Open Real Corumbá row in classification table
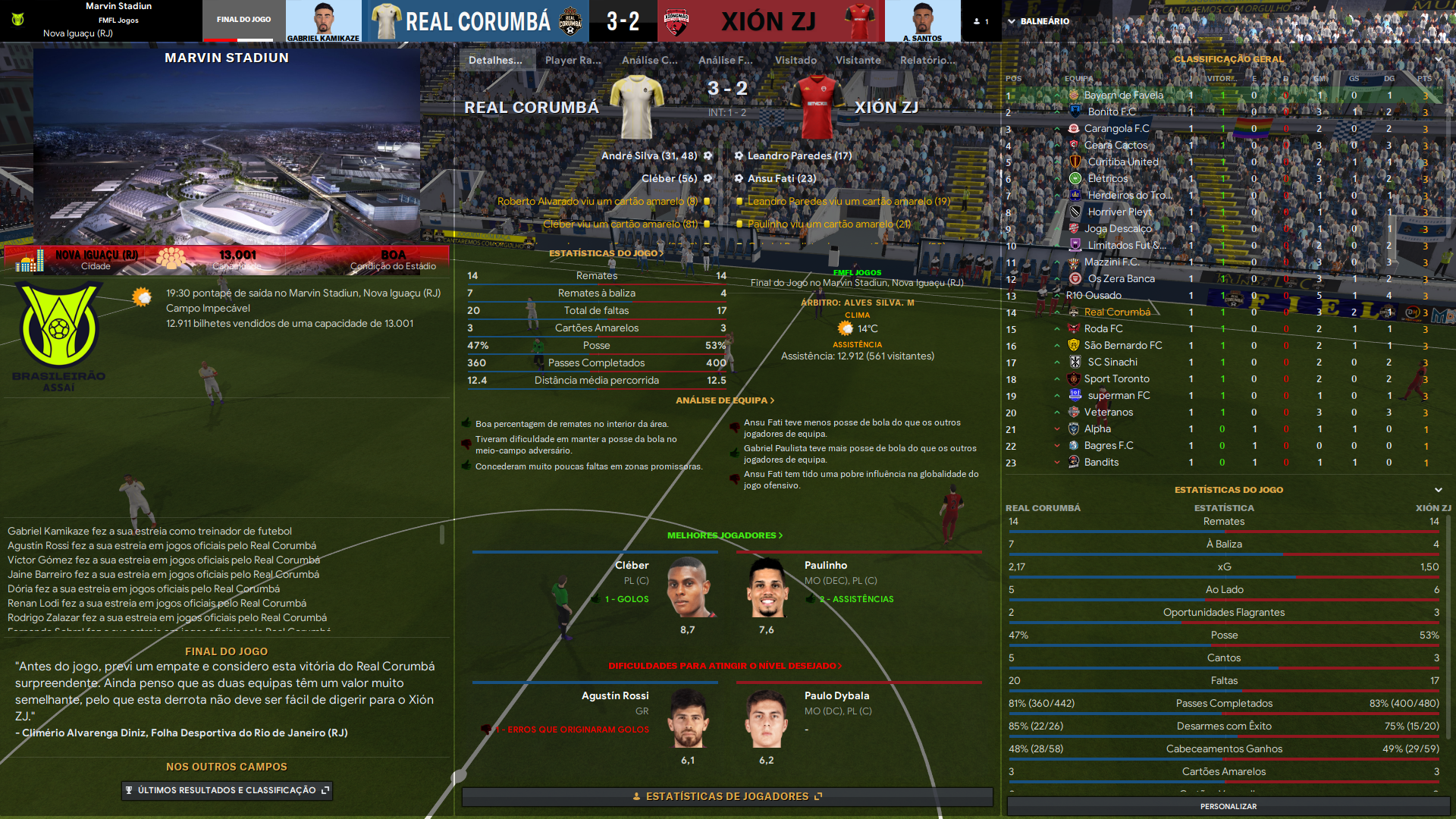The image size is (1456, 819). pyautogui.click(x=1117, y=312)
